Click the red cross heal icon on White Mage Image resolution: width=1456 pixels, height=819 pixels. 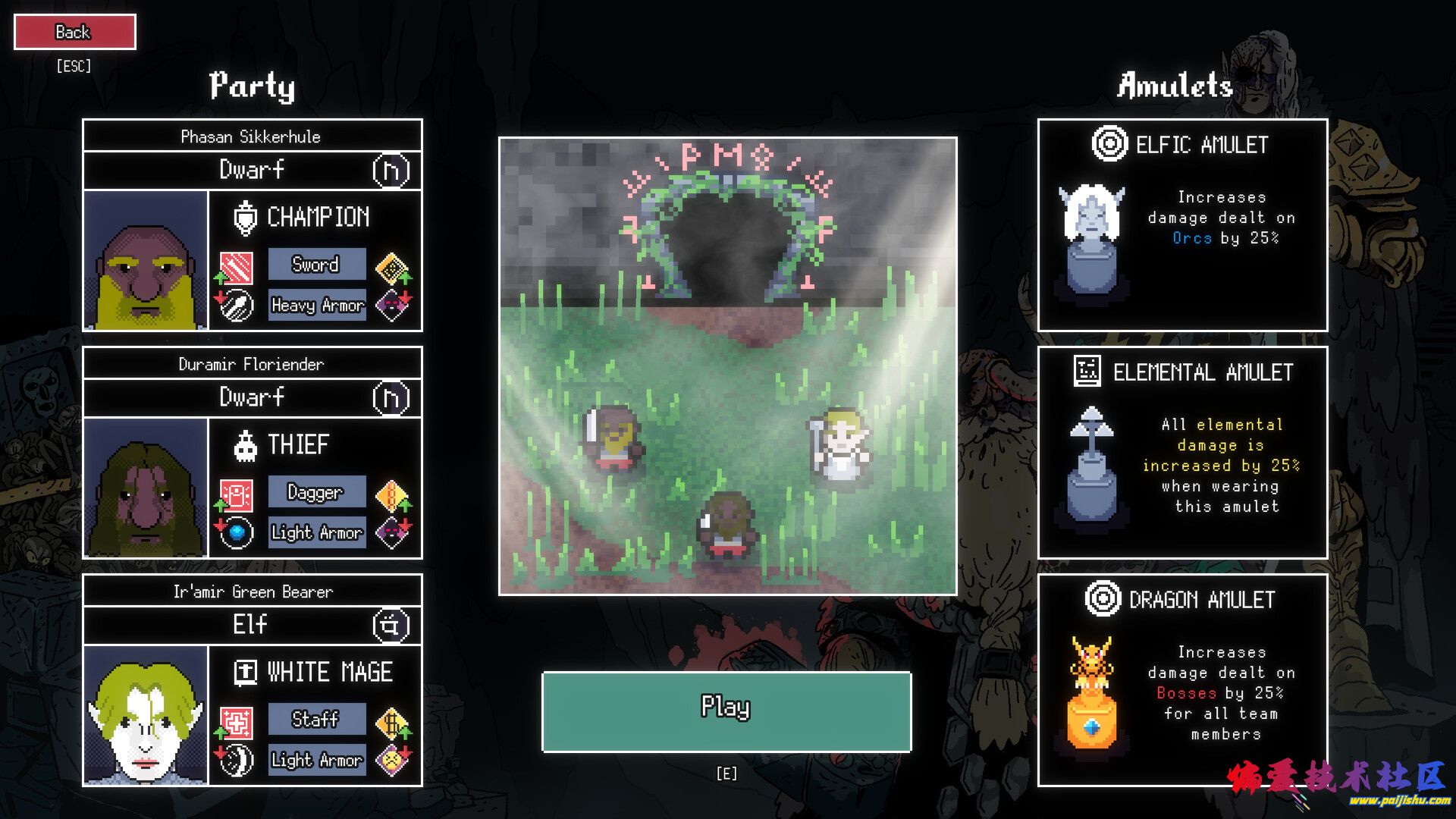(x=237, y=723)
